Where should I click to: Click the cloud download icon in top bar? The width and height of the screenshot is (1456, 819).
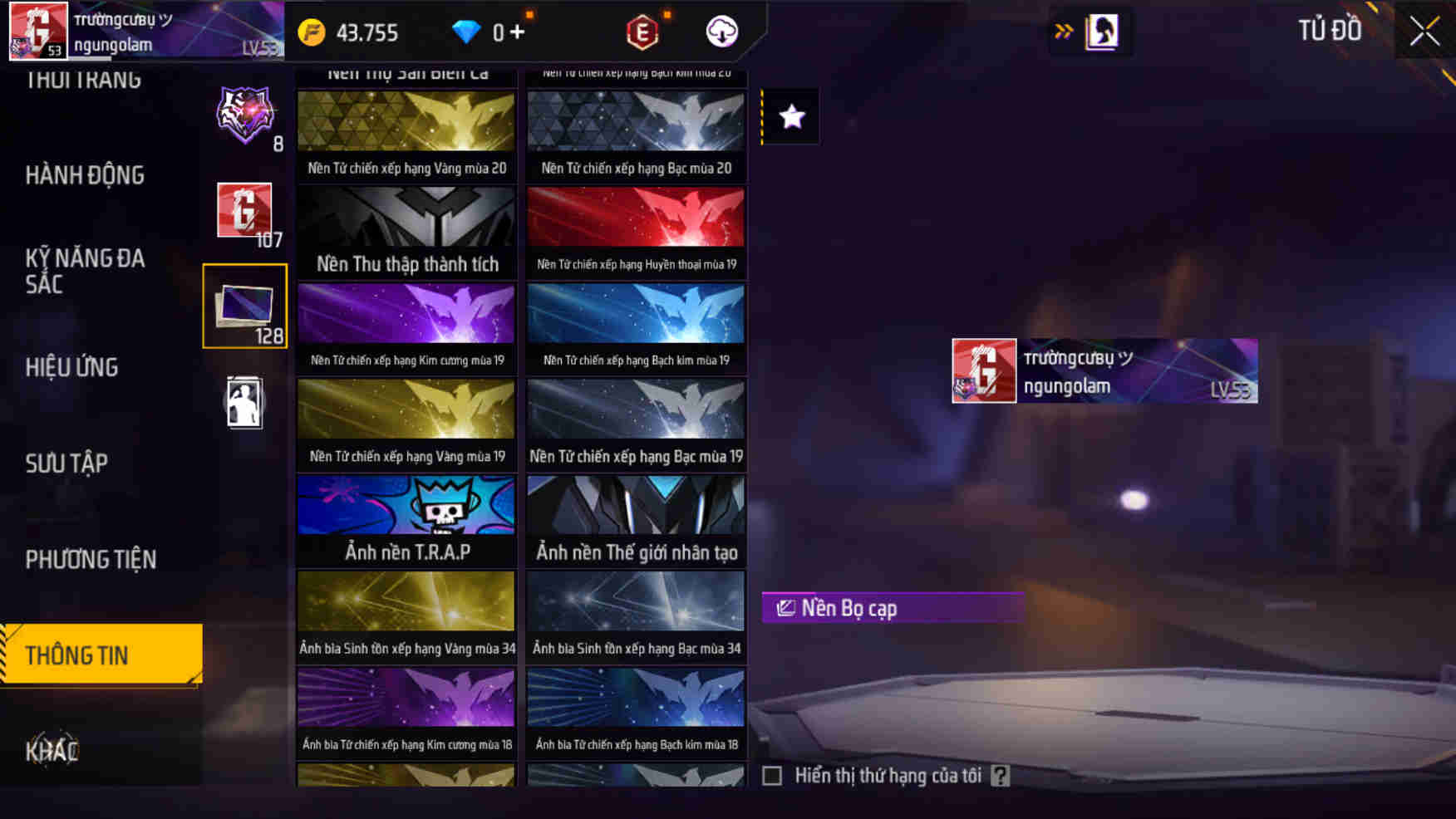721,32
